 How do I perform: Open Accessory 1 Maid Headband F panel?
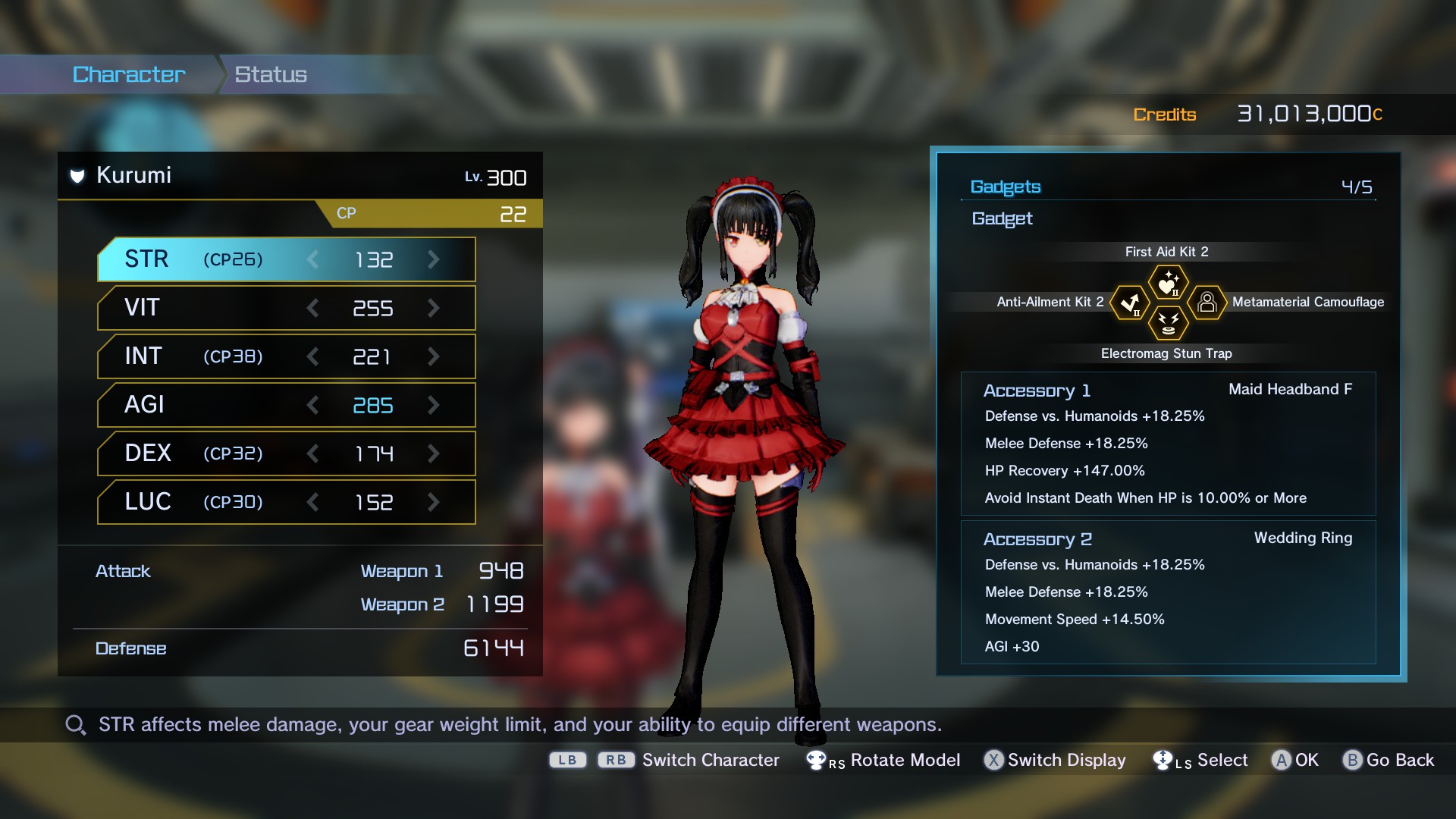(x=1168, y=444)
